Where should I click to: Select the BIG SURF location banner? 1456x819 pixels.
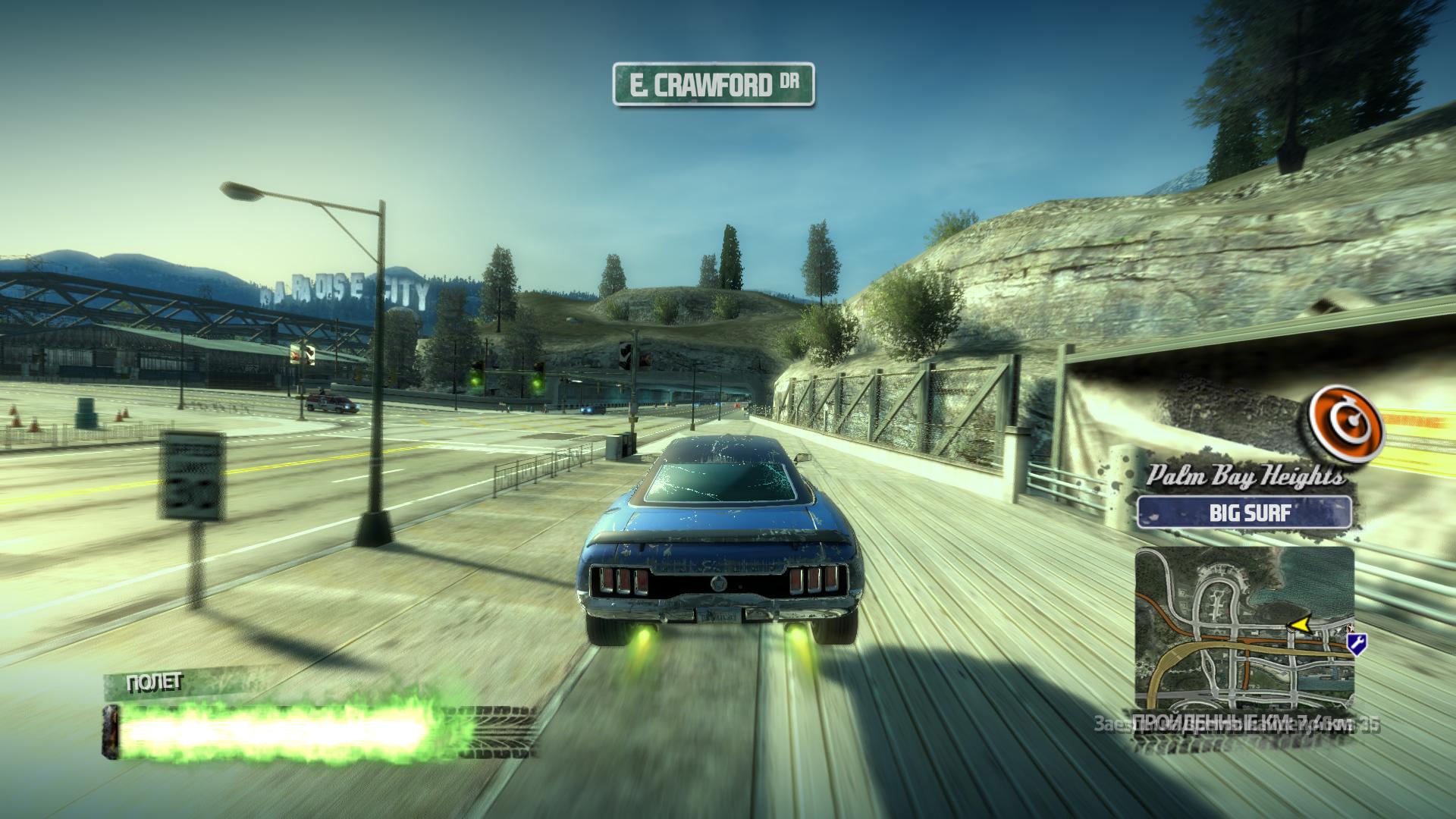tap(1243, 513)
